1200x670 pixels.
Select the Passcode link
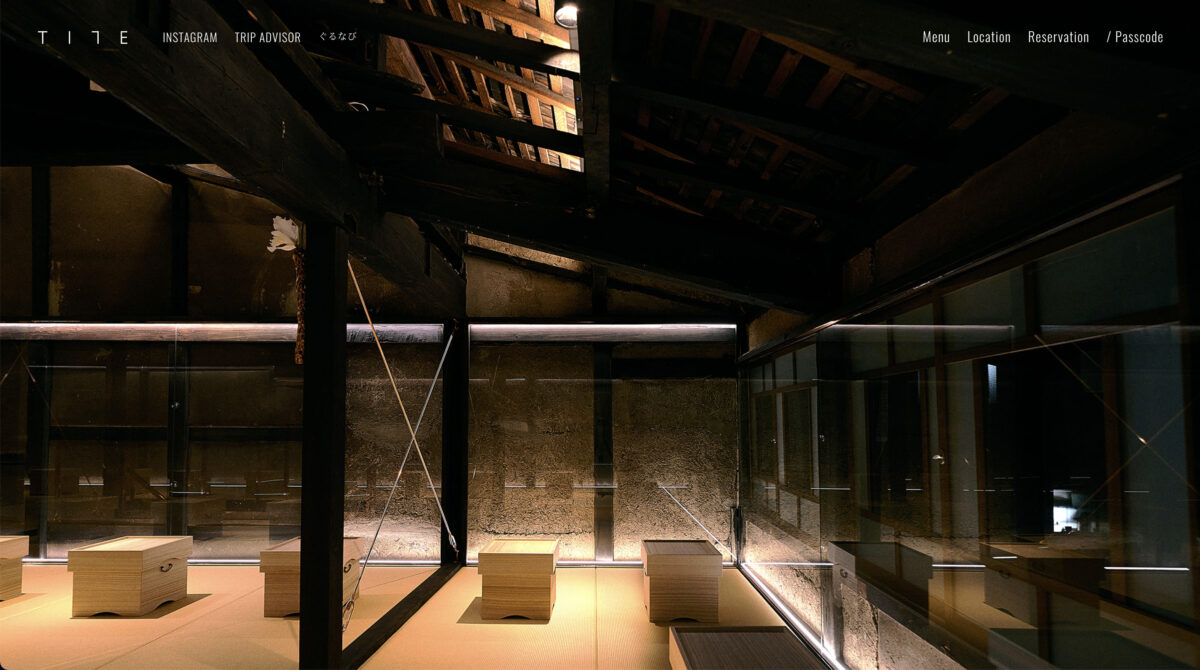click(x=1135, y=37)
